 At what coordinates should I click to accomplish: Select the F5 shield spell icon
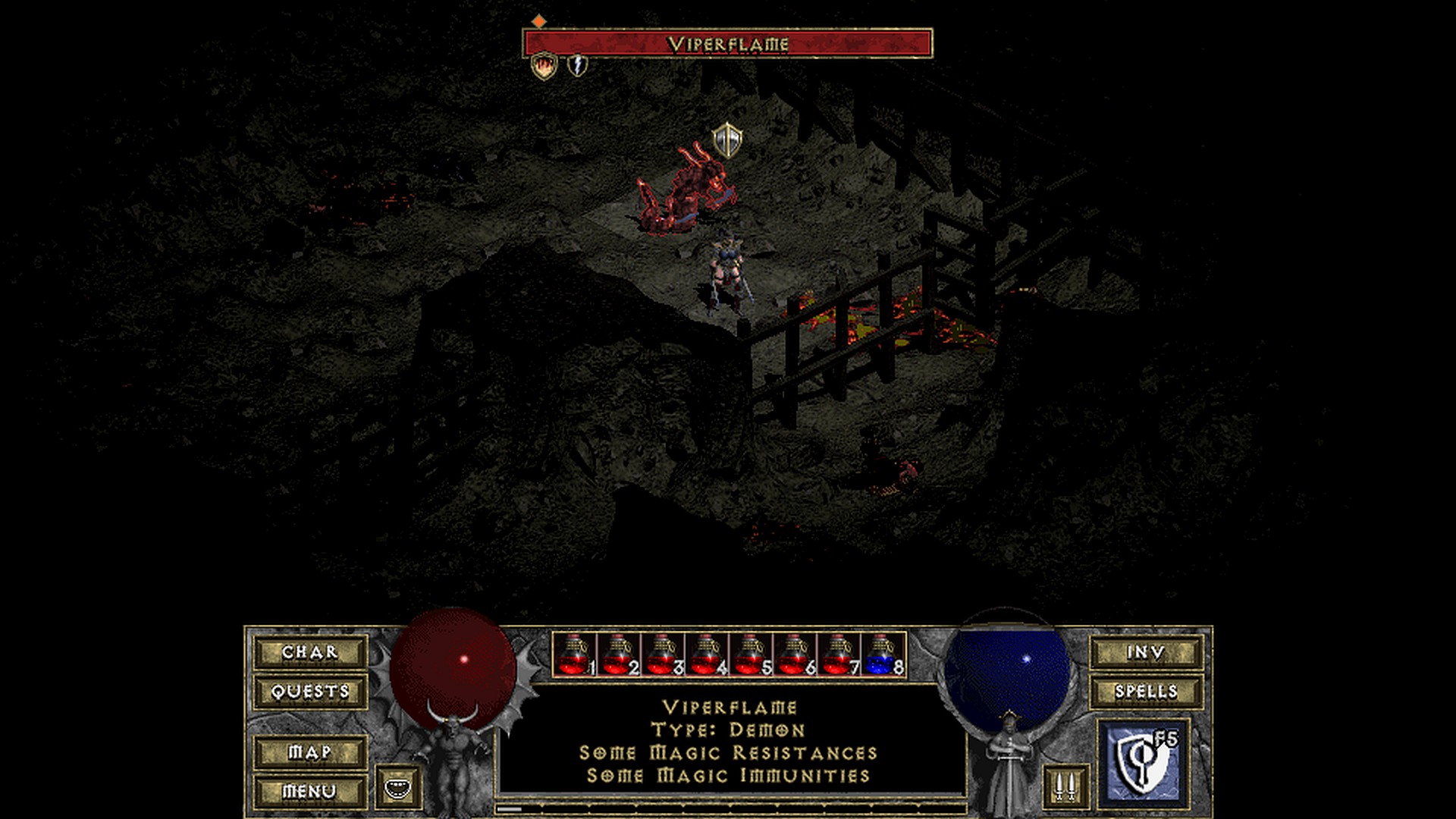[1144, 762]
